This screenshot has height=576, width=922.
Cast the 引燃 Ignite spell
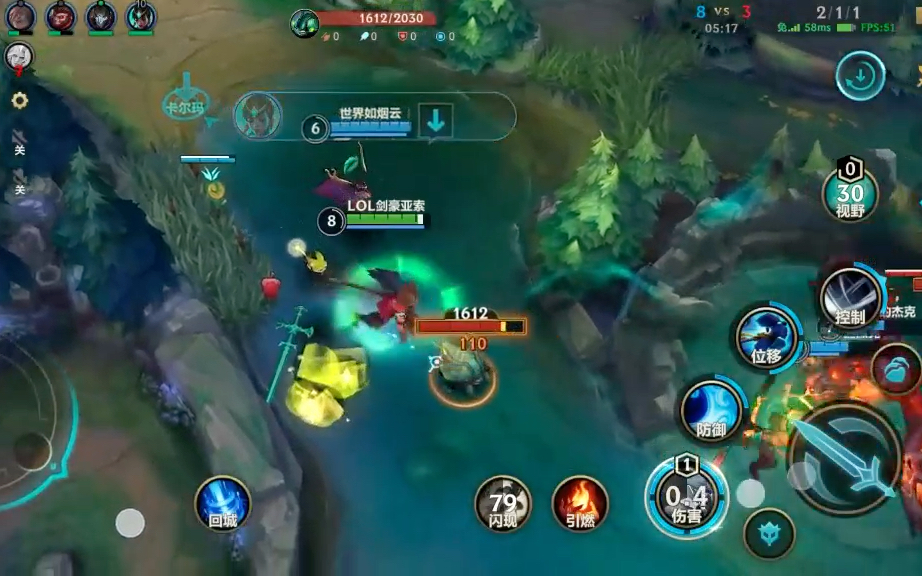tap(581, 502)
